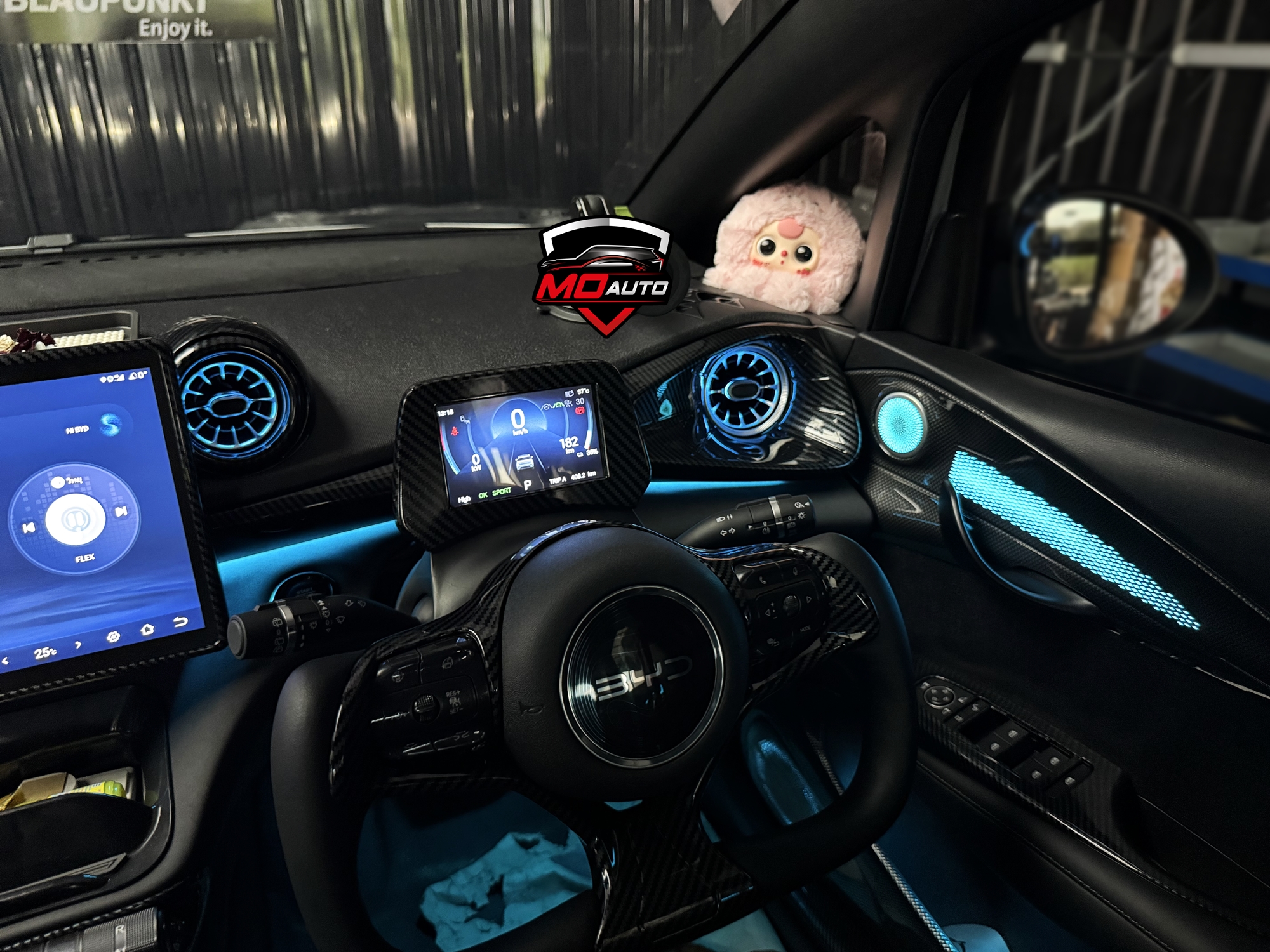The height and width of the screenshot is (952, 1270).
Task: Skip to the next track icon
Action: coord(121,511)
